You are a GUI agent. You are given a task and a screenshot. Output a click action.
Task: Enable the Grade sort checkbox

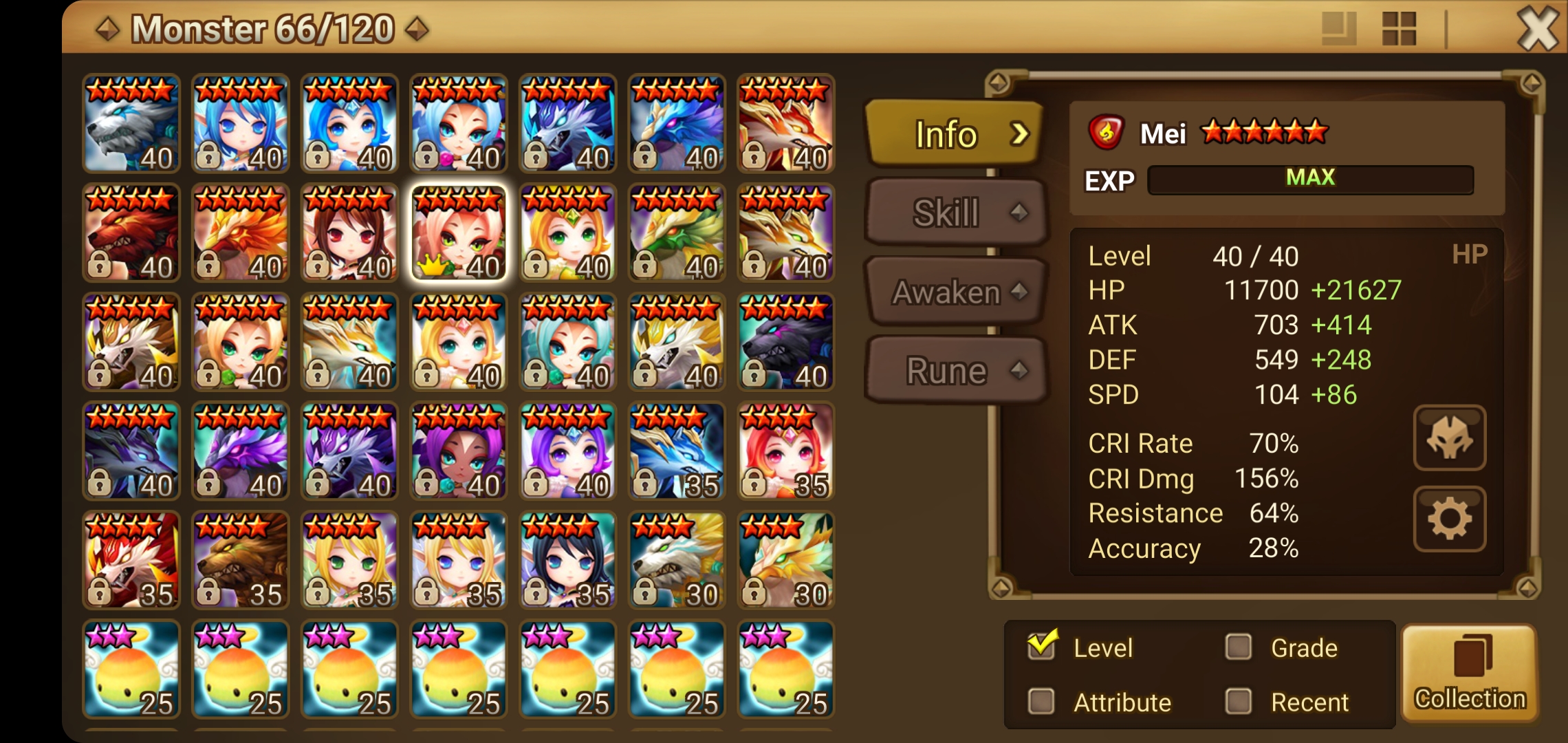1238,645
